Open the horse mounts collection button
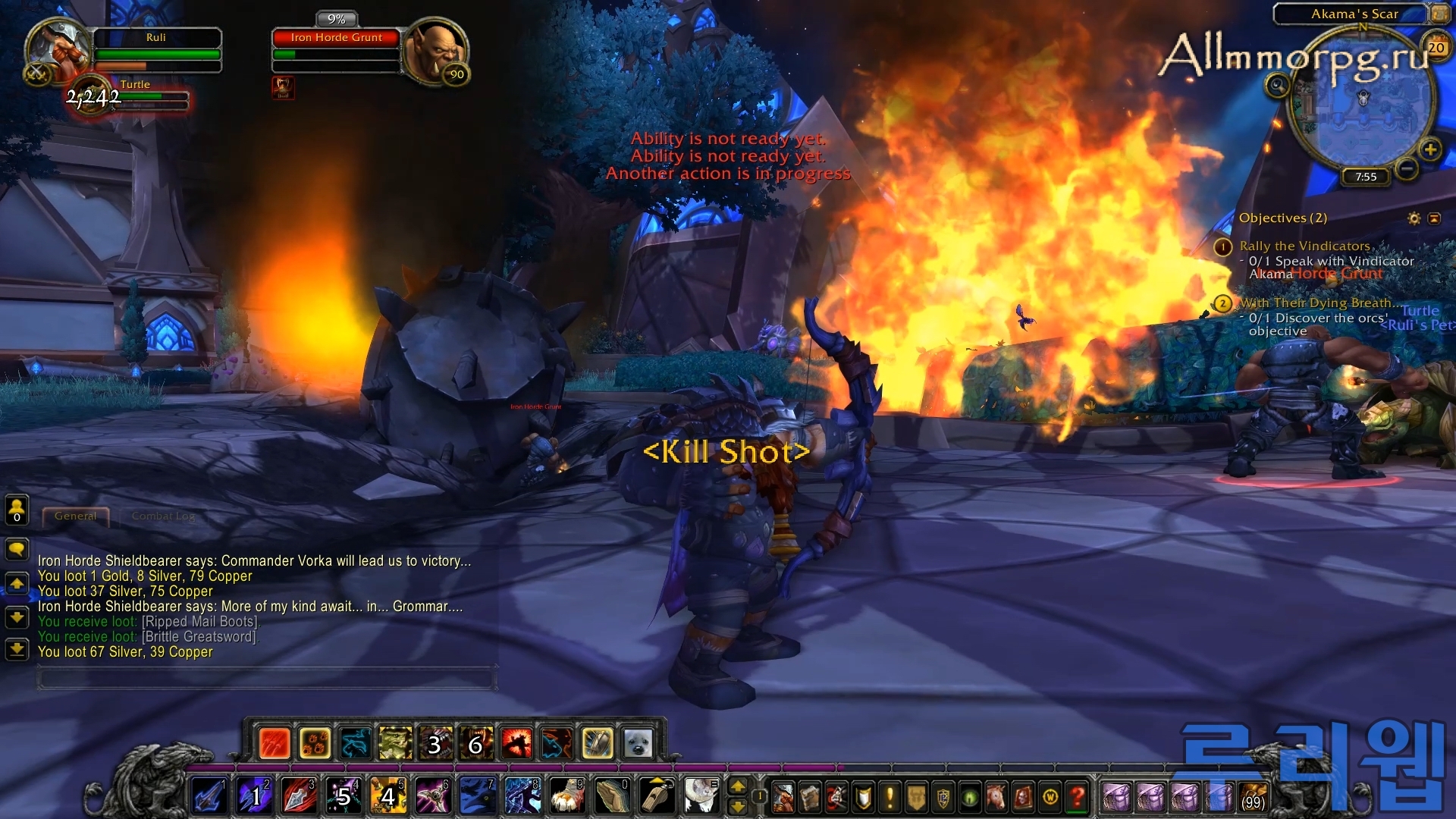The image size is (1456, 819). (996, 797)
